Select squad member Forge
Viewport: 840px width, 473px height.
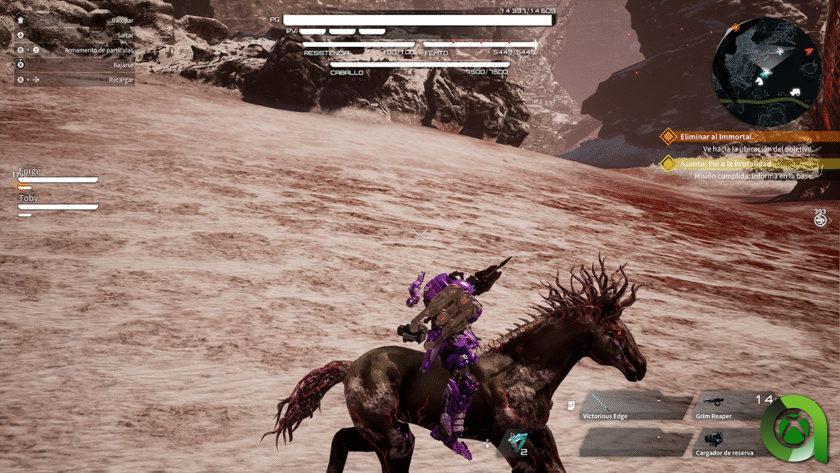56,176
